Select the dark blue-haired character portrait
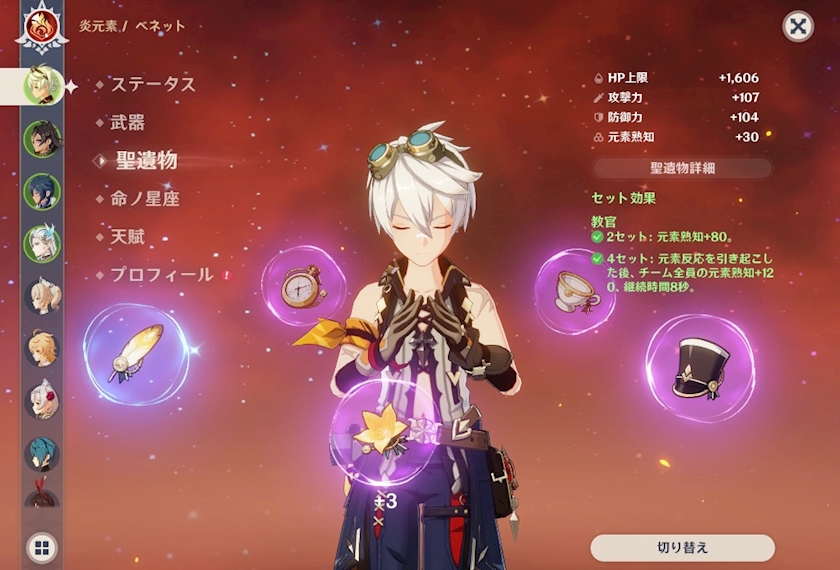Viewport: 840px width, 570px height. (42, 190)
